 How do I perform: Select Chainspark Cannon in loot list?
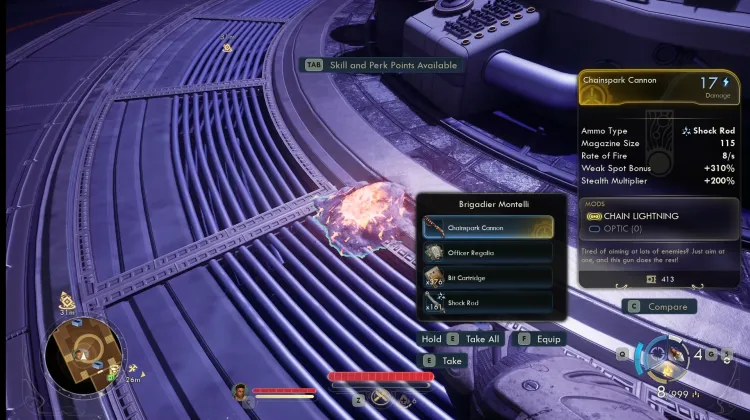[487, 227]
